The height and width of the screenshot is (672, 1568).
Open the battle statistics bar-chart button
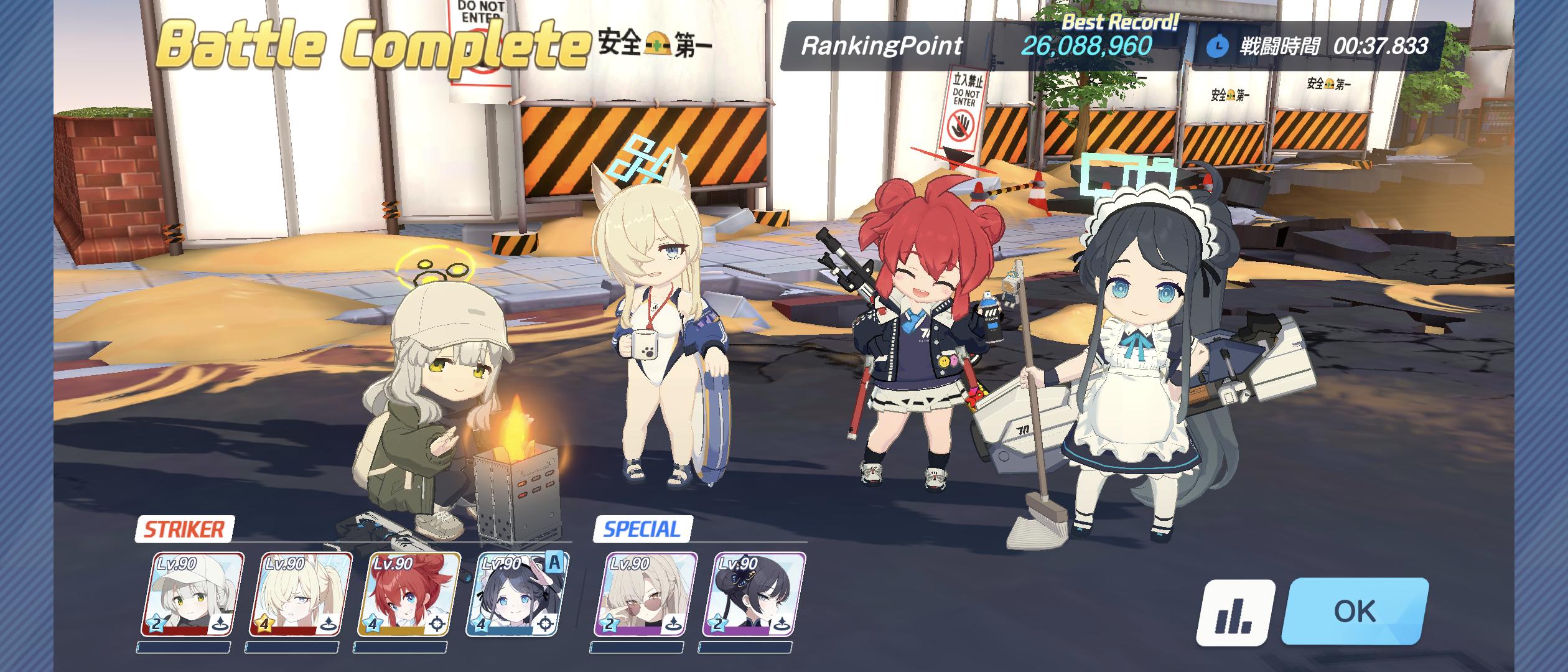pyautogui.click(x=1234, y=612)
